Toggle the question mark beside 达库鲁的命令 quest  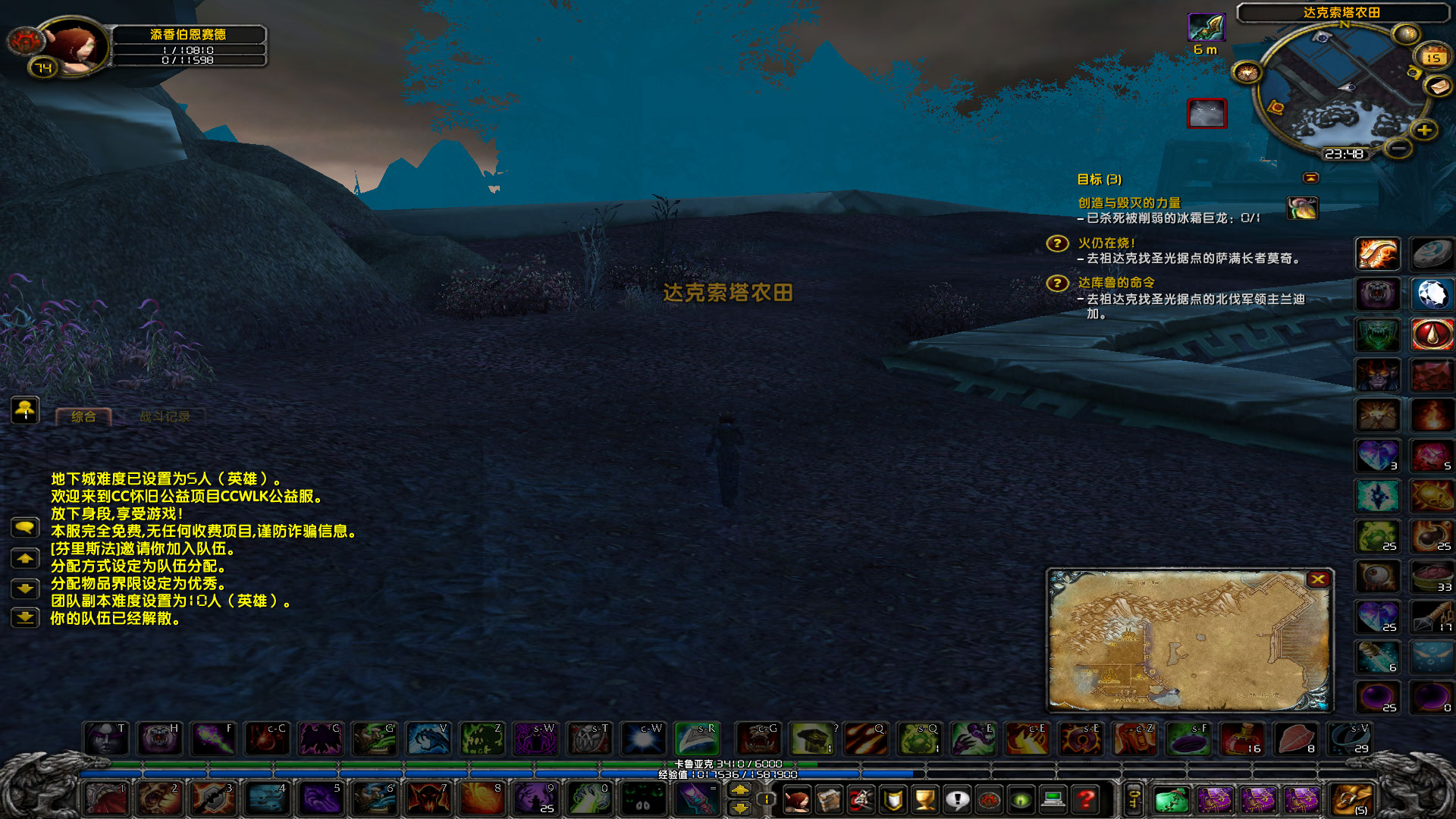pyautogui.click(x=1057, y=283)
